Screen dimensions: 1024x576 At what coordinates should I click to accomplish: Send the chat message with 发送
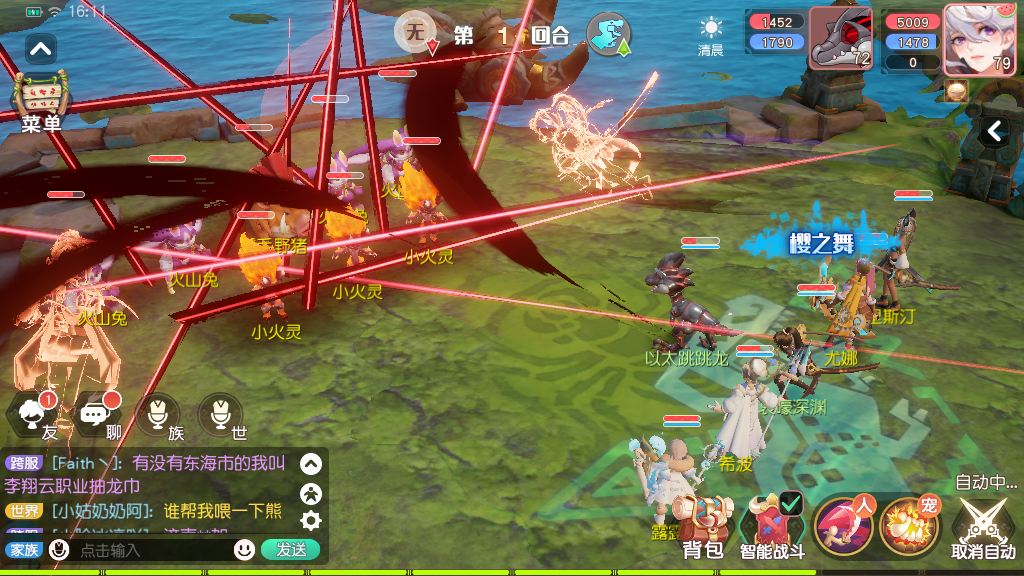(290, 549)
